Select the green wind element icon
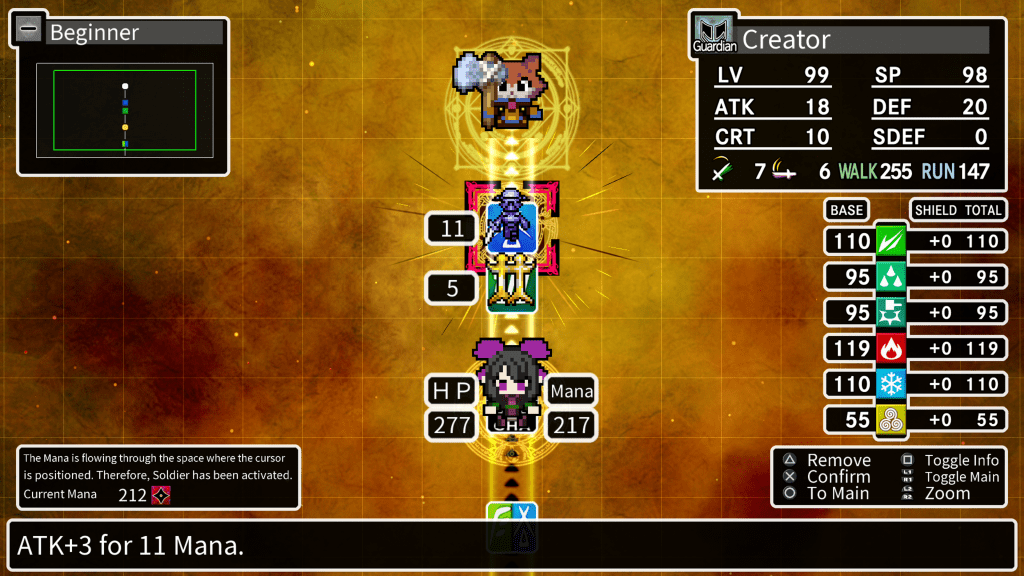 click(891, 241)
